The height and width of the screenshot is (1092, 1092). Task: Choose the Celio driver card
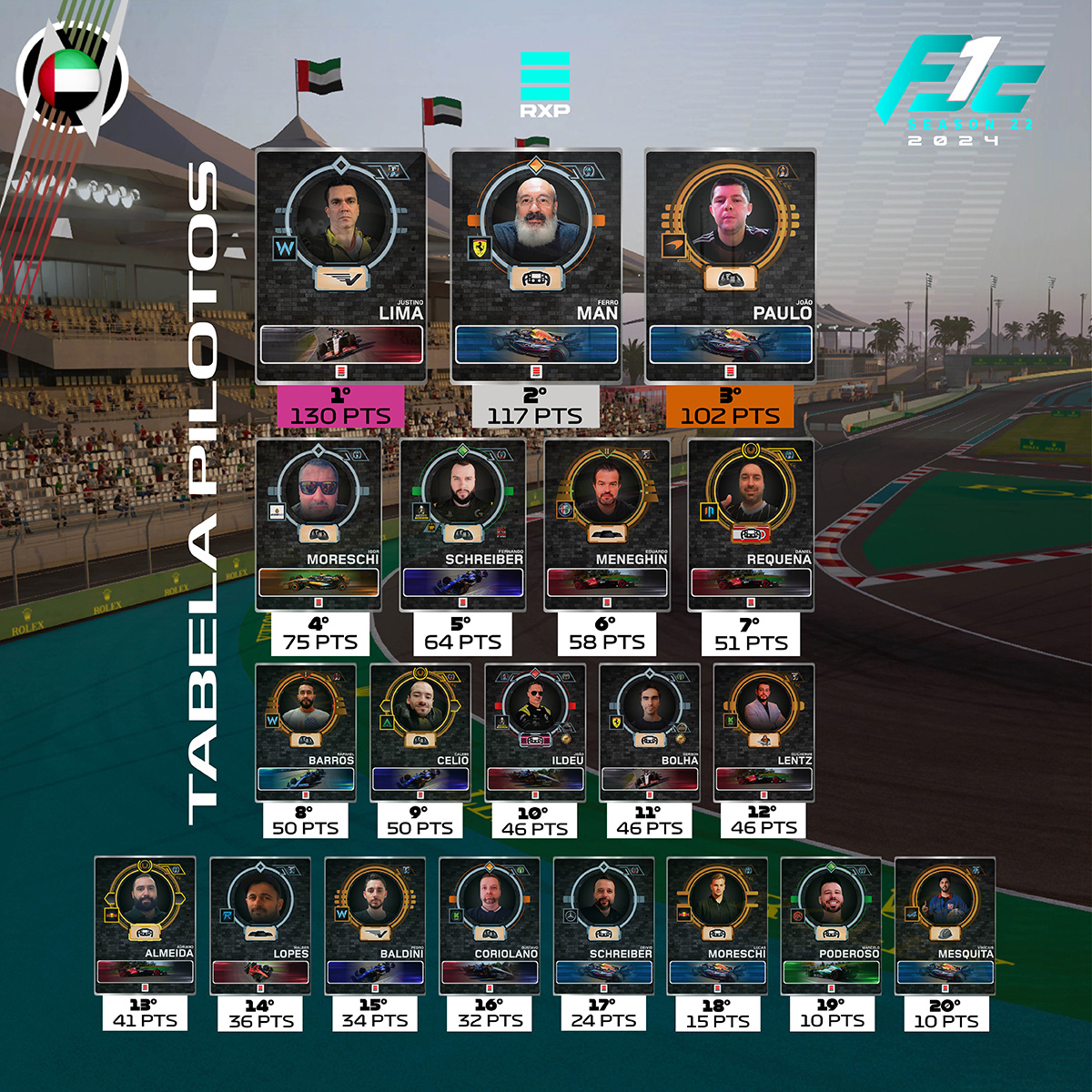tap(420, 732)
